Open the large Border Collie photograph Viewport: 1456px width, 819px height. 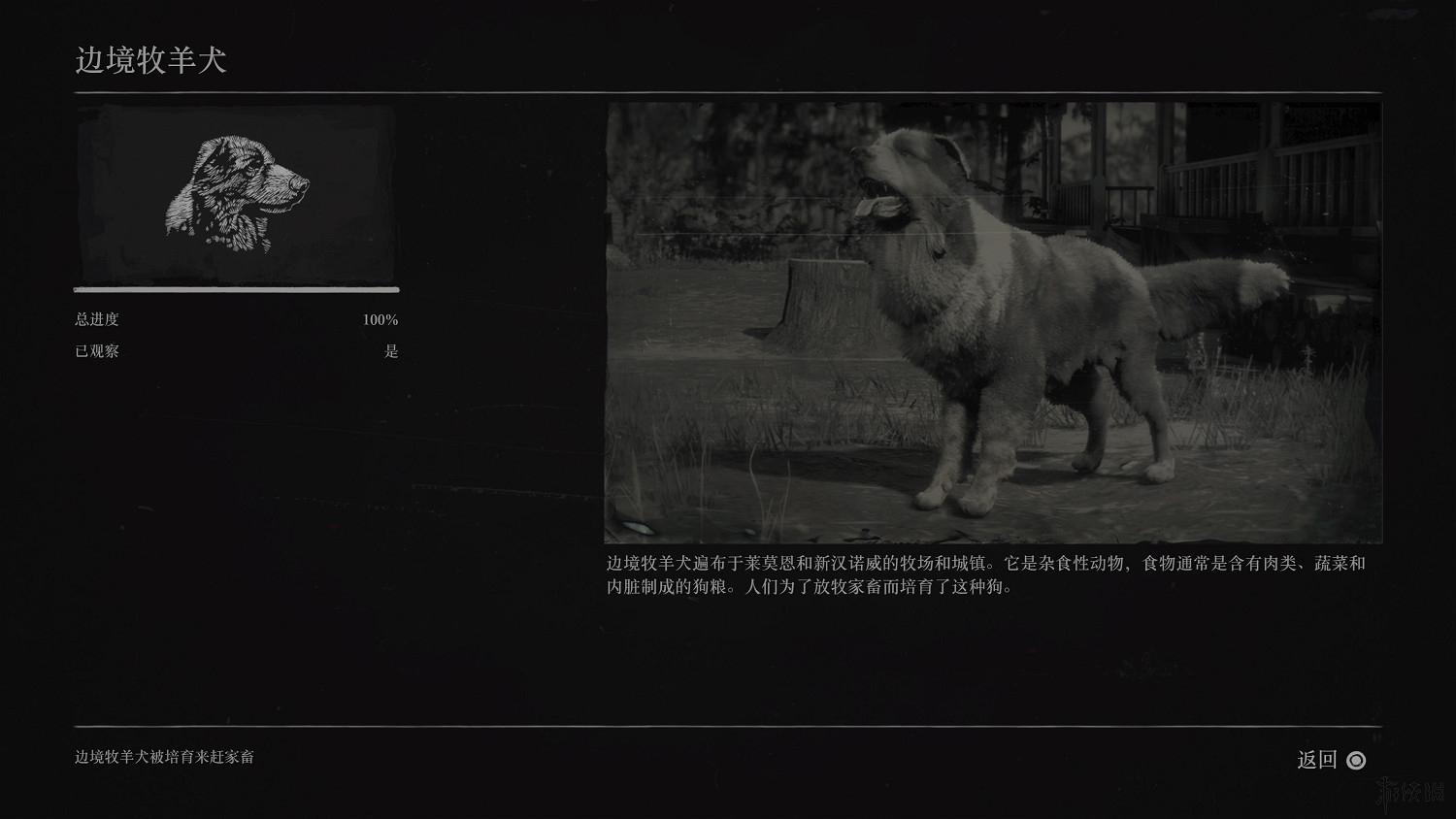click(992, 322)
